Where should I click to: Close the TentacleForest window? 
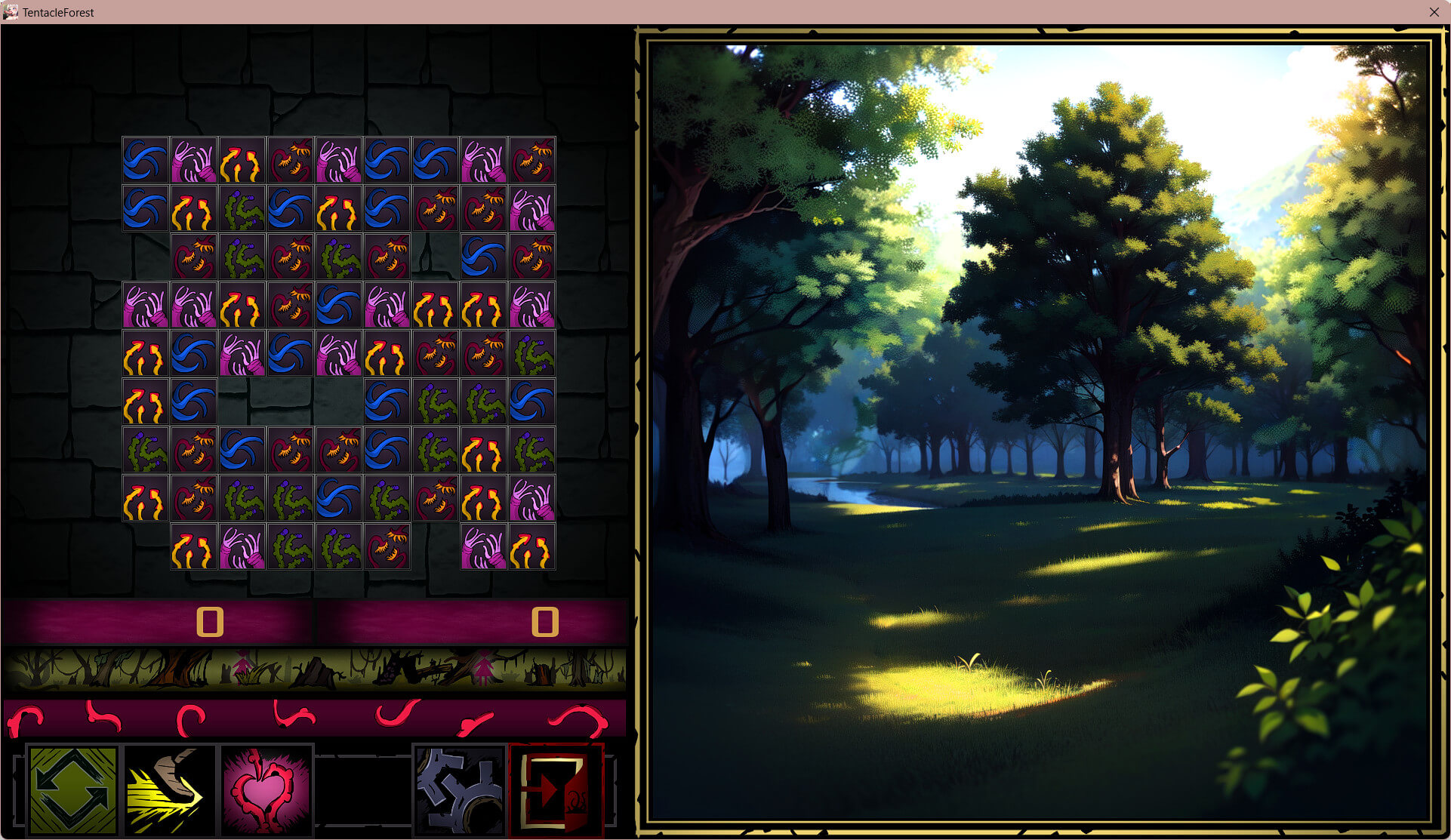tap(1434, 12)
